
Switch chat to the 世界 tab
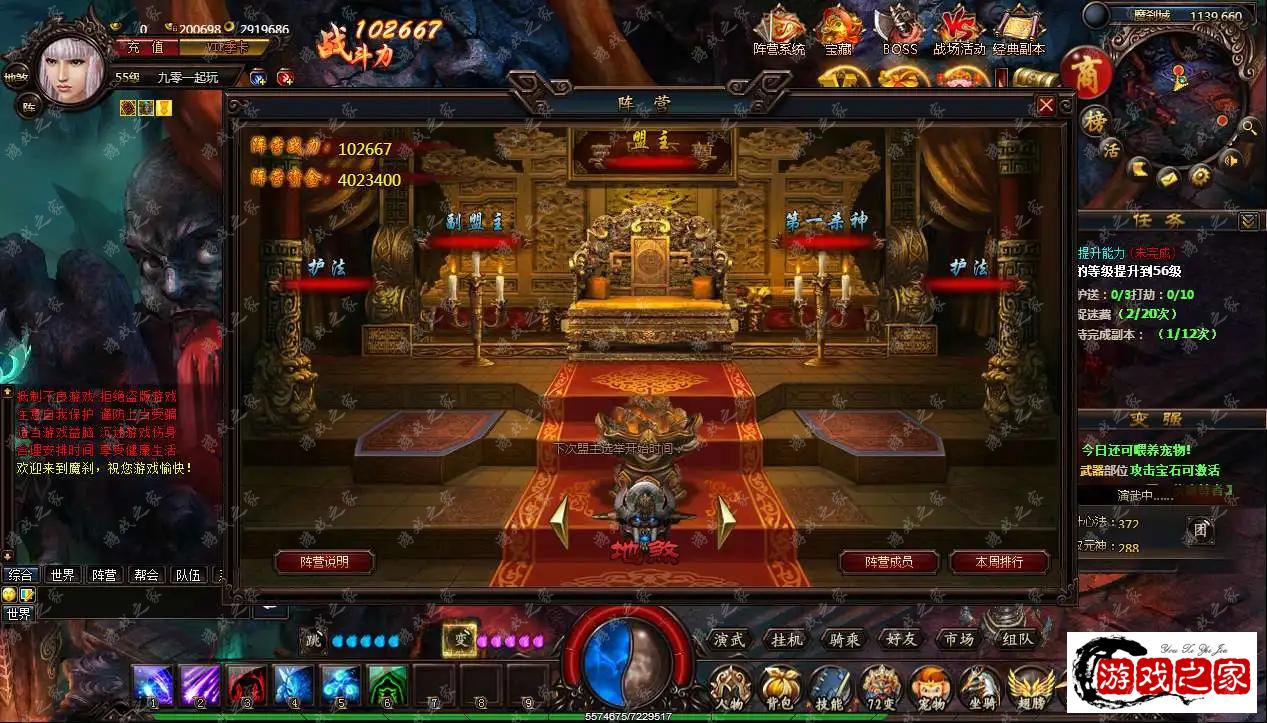(63, 575)
